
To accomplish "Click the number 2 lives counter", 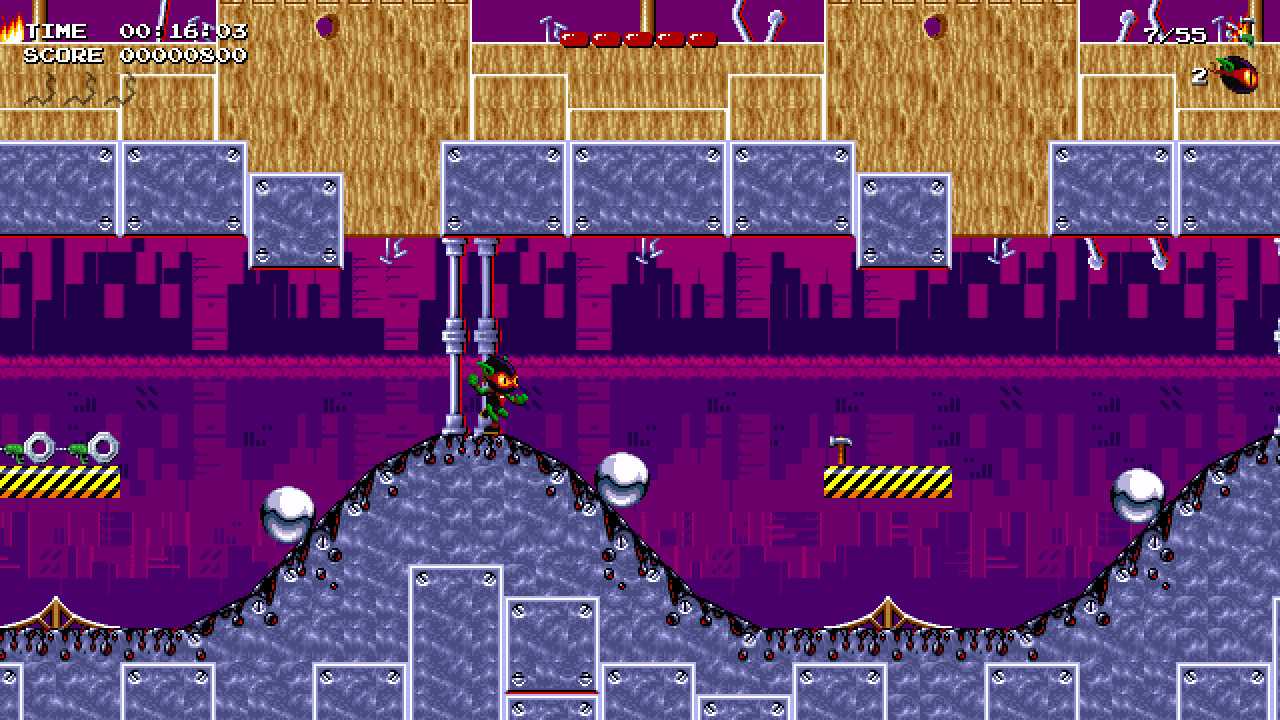I will pyautogui.click(x=1199, y=76).
